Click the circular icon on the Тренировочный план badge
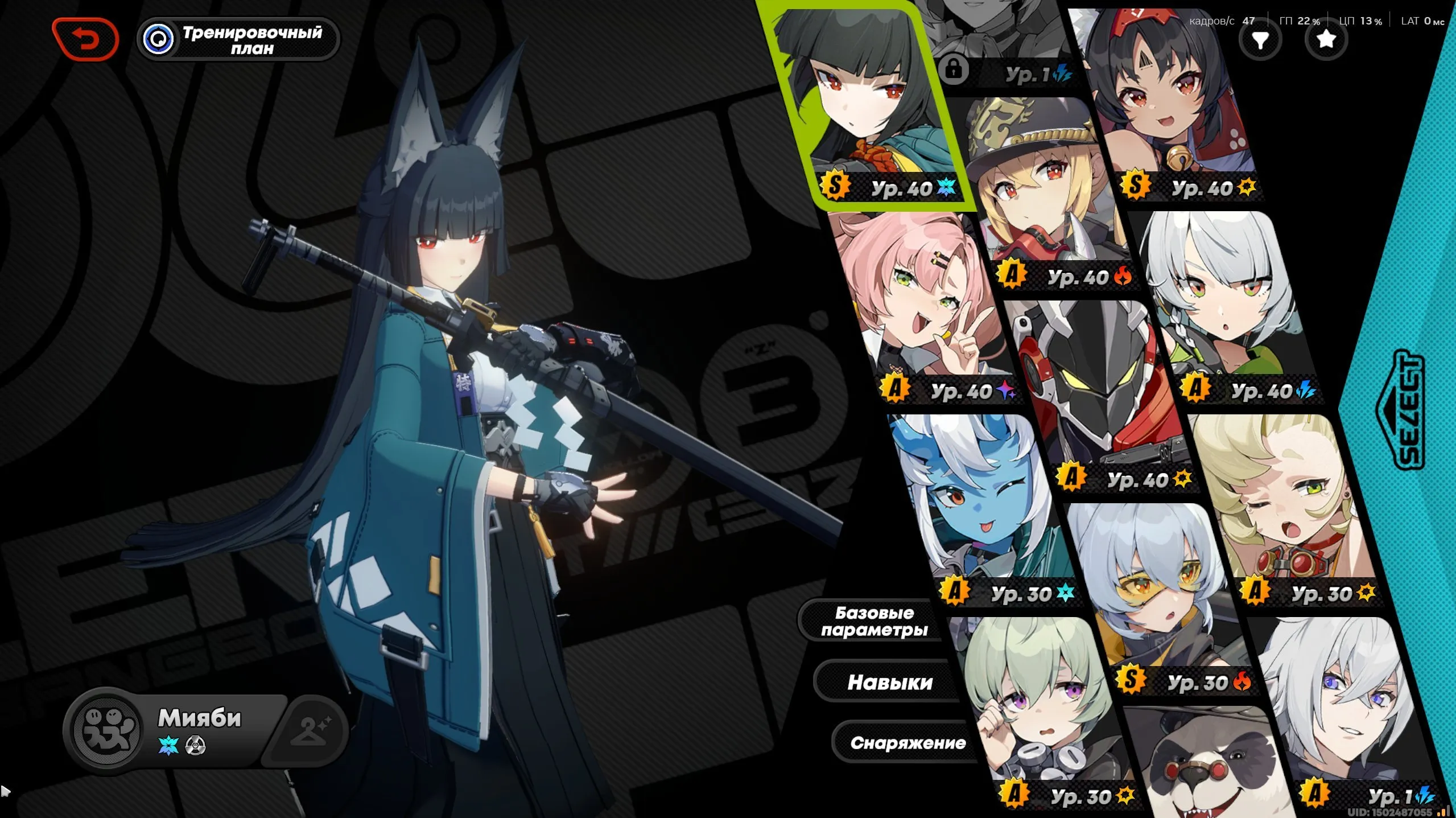 coord(160,38)
